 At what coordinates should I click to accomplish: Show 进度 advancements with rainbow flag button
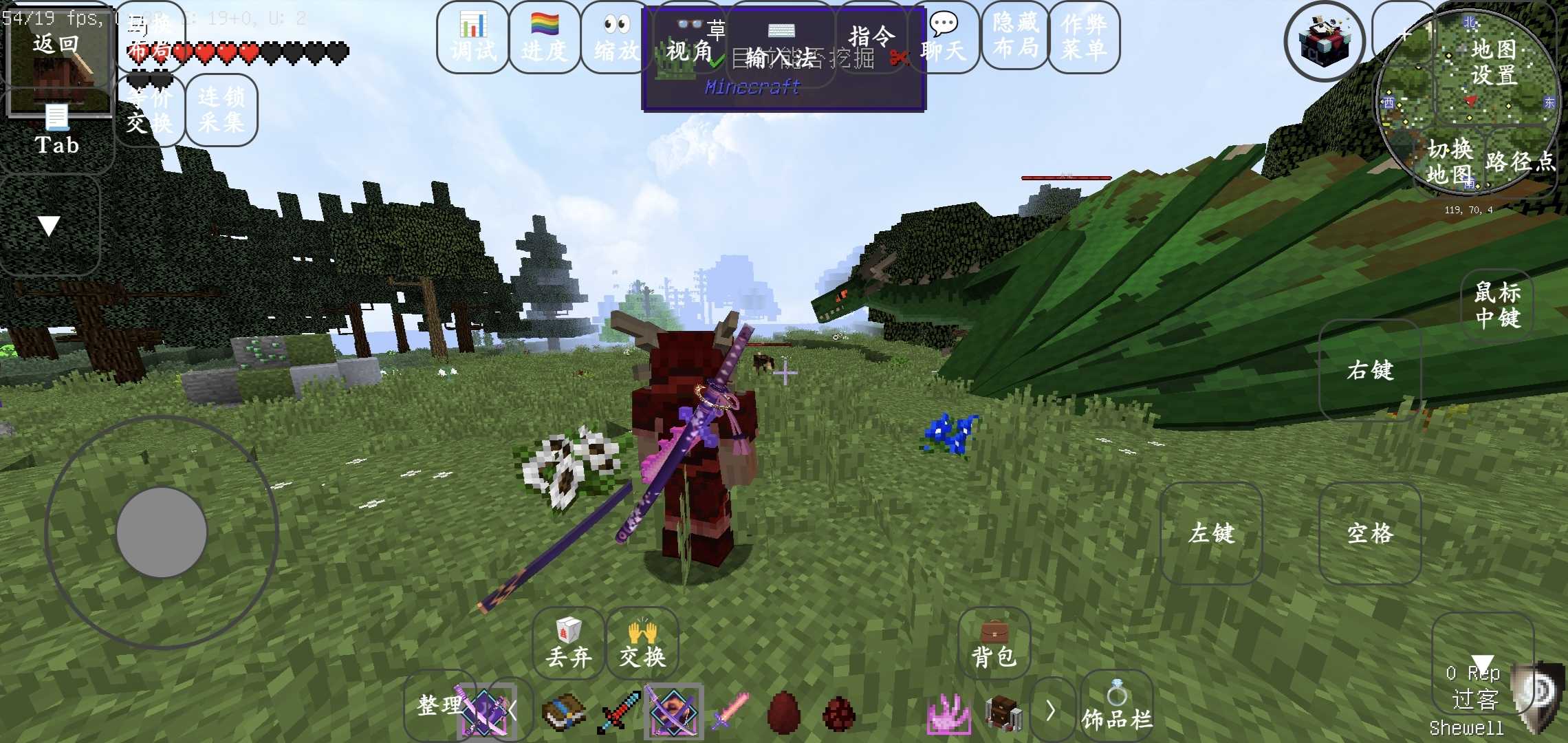pyautogui.click(x=545, y=37)
